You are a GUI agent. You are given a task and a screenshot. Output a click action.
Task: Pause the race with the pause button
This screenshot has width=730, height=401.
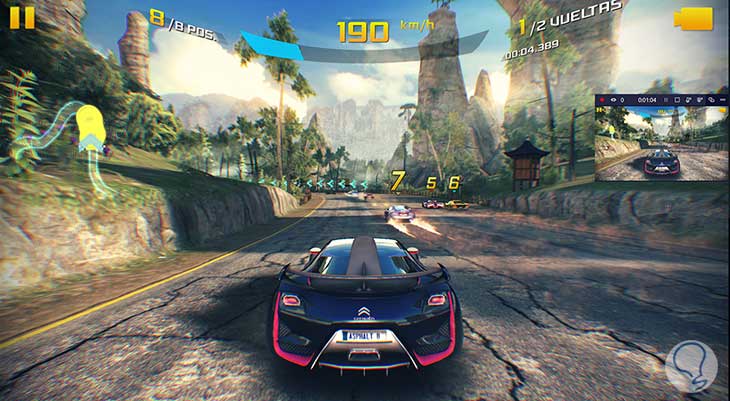coord(19,18)
